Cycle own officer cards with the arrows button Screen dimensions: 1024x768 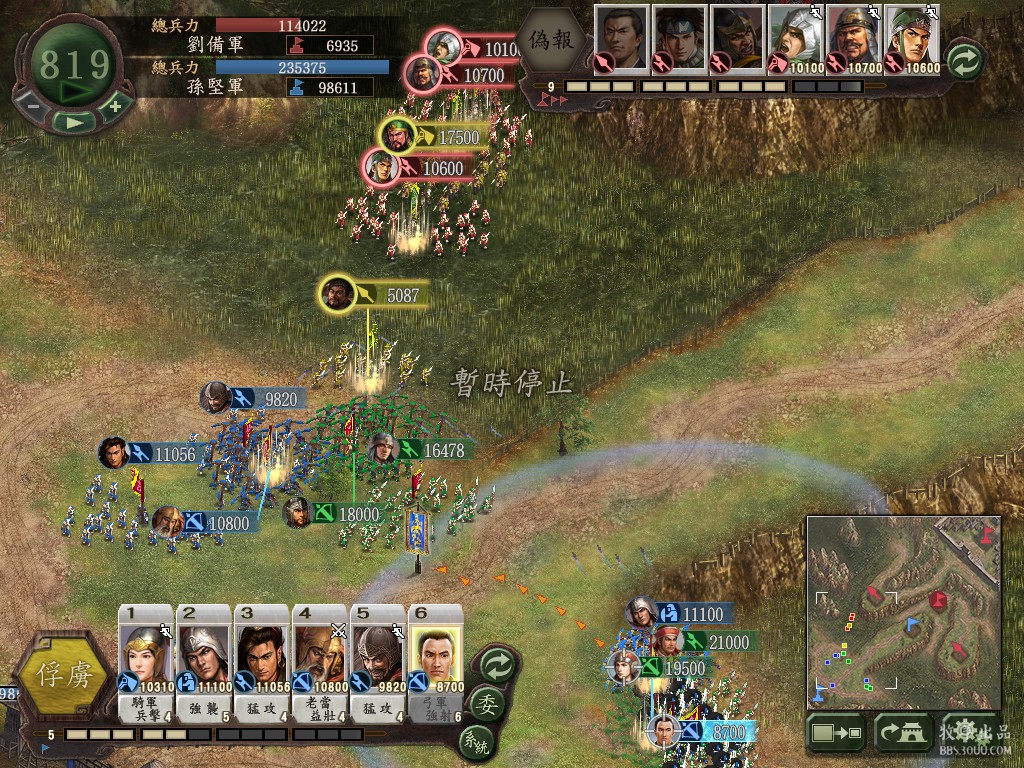point(496,664)
